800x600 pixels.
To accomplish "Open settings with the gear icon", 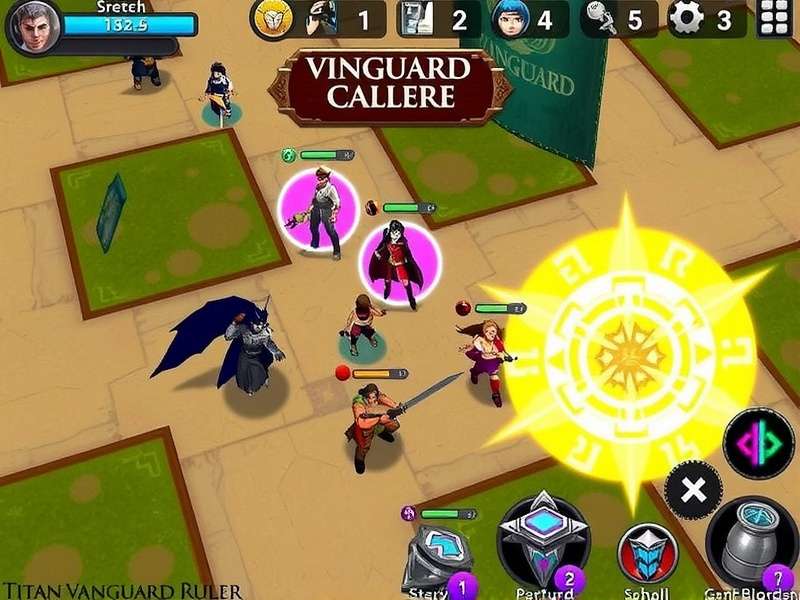I will click(687, 19).
